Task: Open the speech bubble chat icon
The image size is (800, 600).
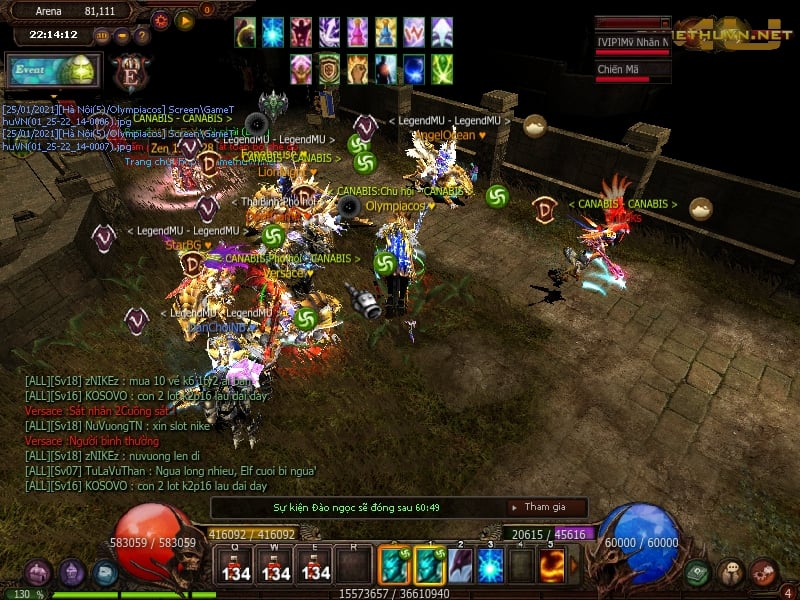Action: (730, 572)
